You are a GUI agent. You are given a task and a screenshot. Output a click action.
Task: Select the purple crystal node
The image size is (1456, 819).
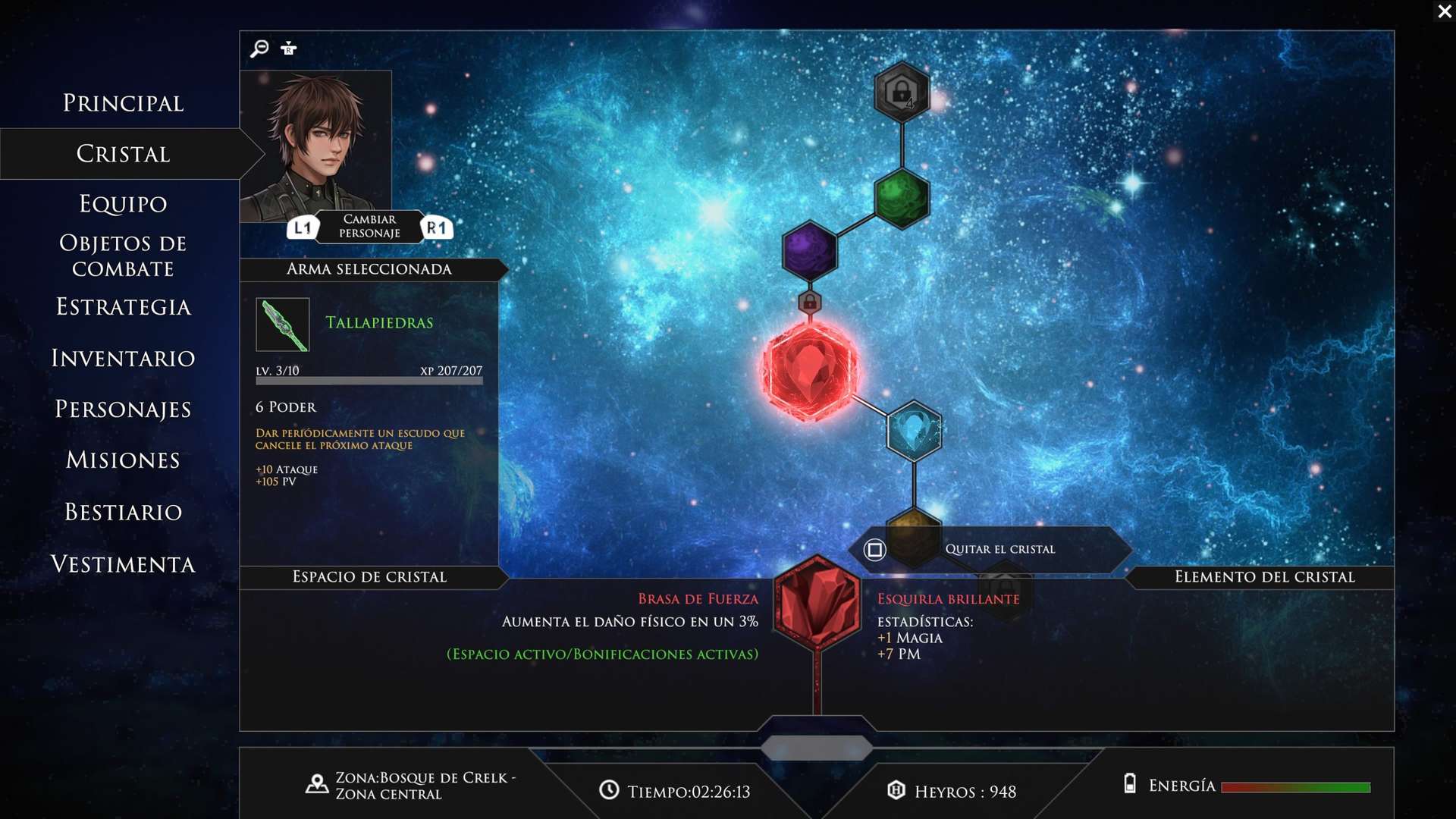(x=809, y=249)
